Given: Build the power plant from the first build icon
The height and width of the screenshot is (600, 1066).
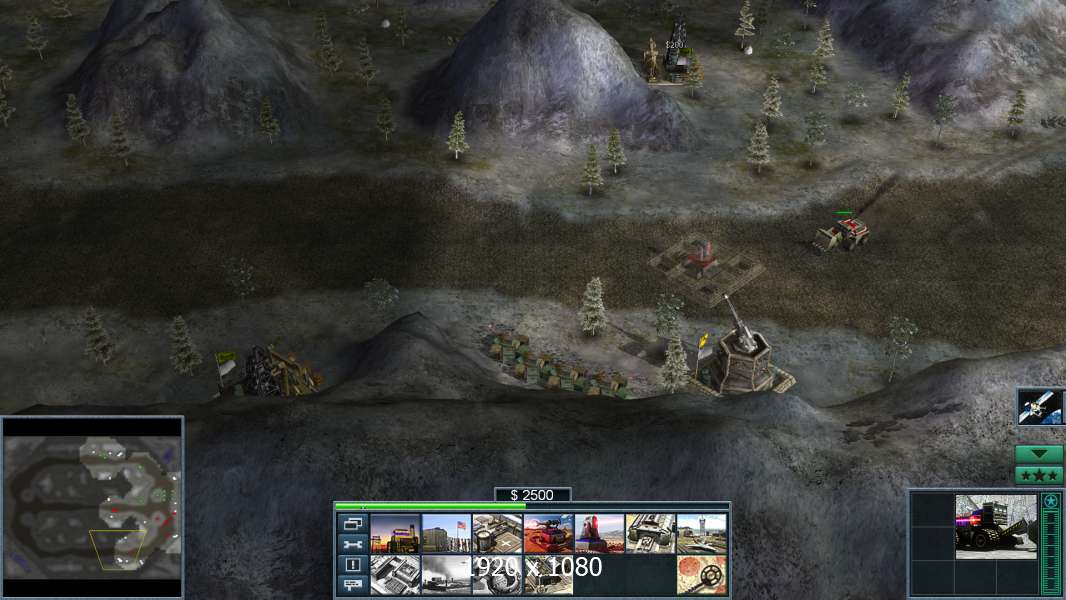Looking at the screenshot, I should 395,534.
